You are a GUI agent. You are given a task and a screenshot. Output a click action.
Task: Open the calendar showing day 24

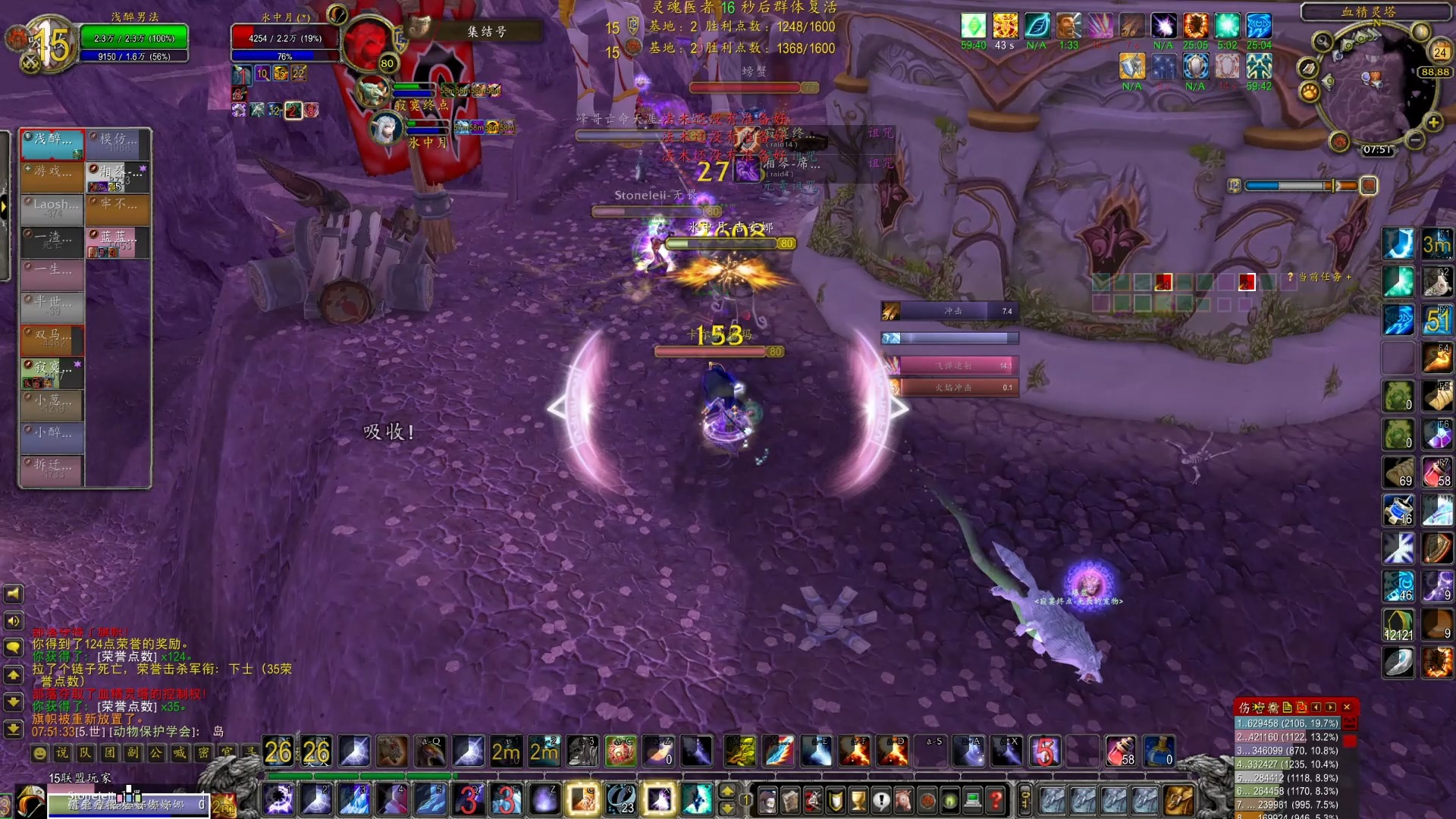coord(1439,52)
